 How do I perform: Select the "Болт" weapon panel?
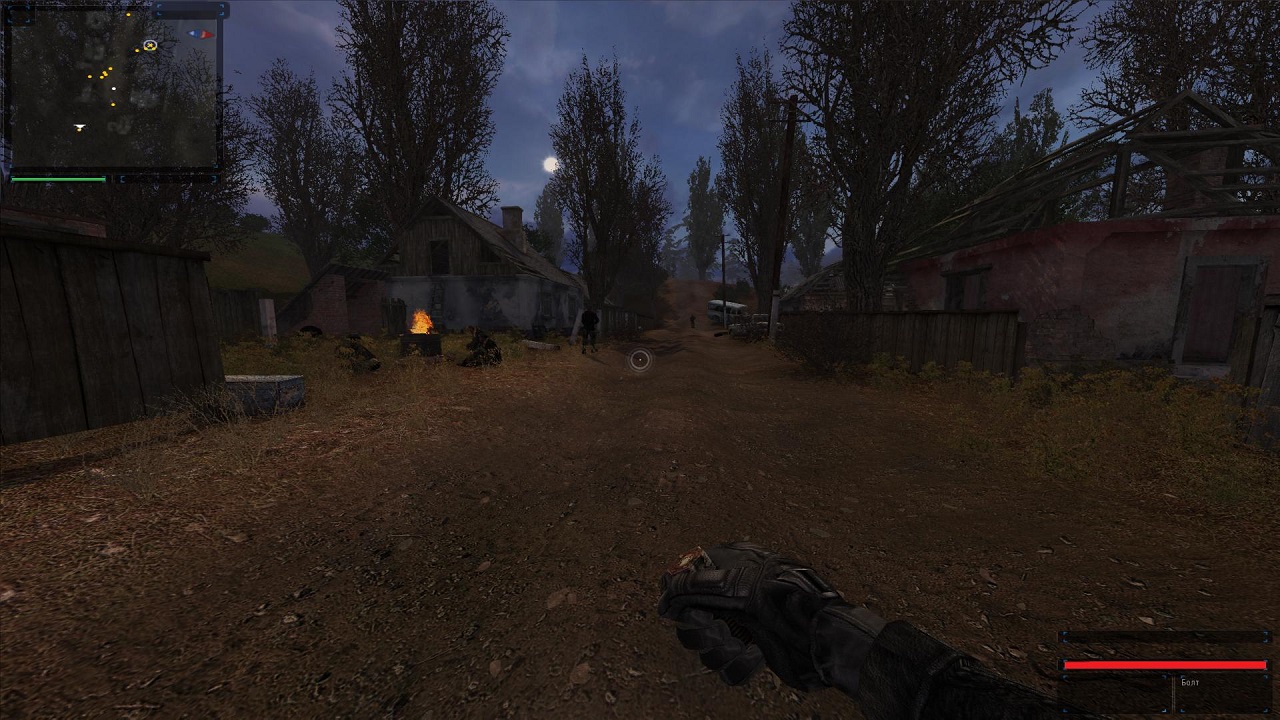click(1190, 683)
